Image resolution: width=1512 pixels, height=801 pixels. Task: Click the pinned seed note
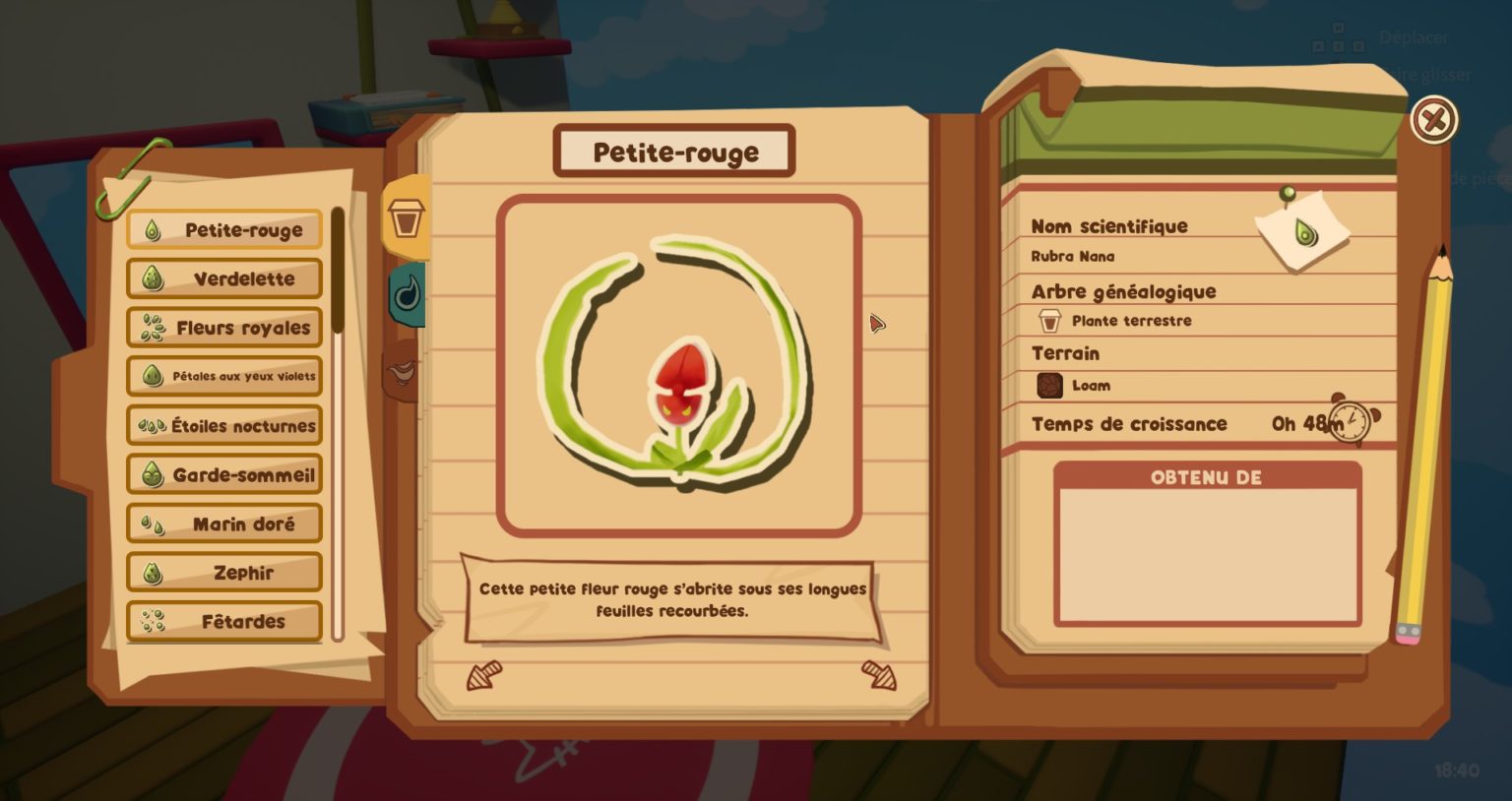click(x=1303, y=233)
